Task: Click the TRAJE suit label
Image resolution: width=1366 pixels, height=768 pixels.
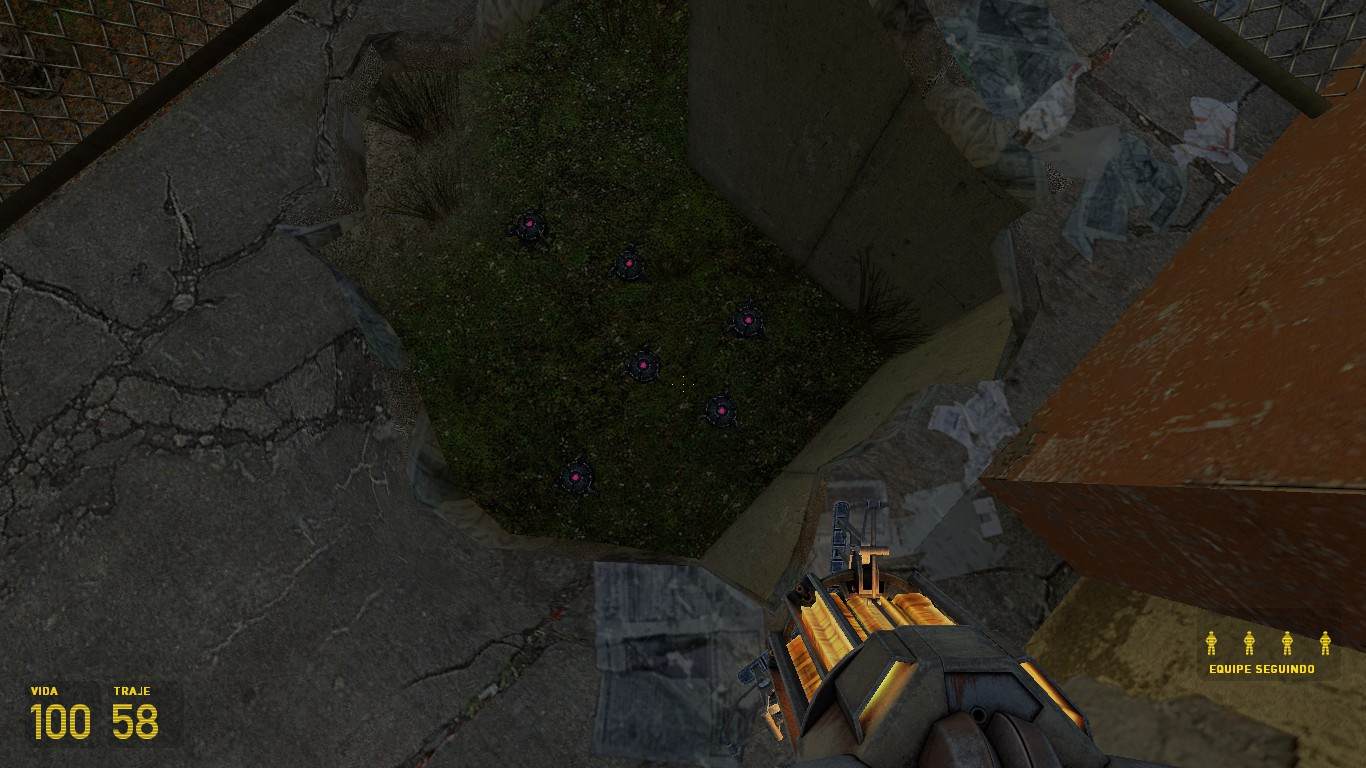Action: tap(133, 690)
